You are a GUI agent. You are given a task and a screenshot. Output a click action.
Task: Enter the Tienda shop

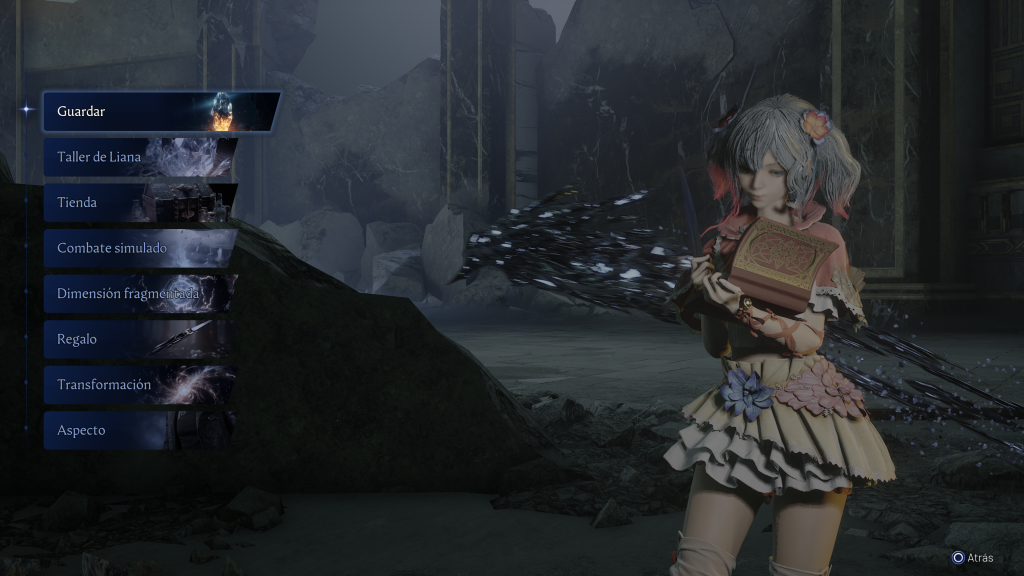[140, 202]
